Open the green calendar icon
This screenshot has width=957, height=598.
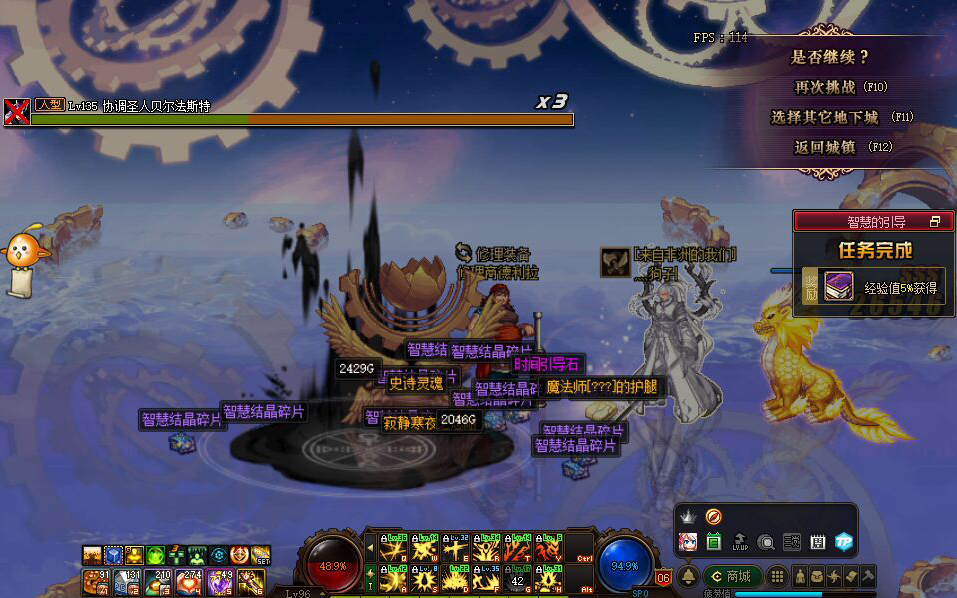(714, 542)
